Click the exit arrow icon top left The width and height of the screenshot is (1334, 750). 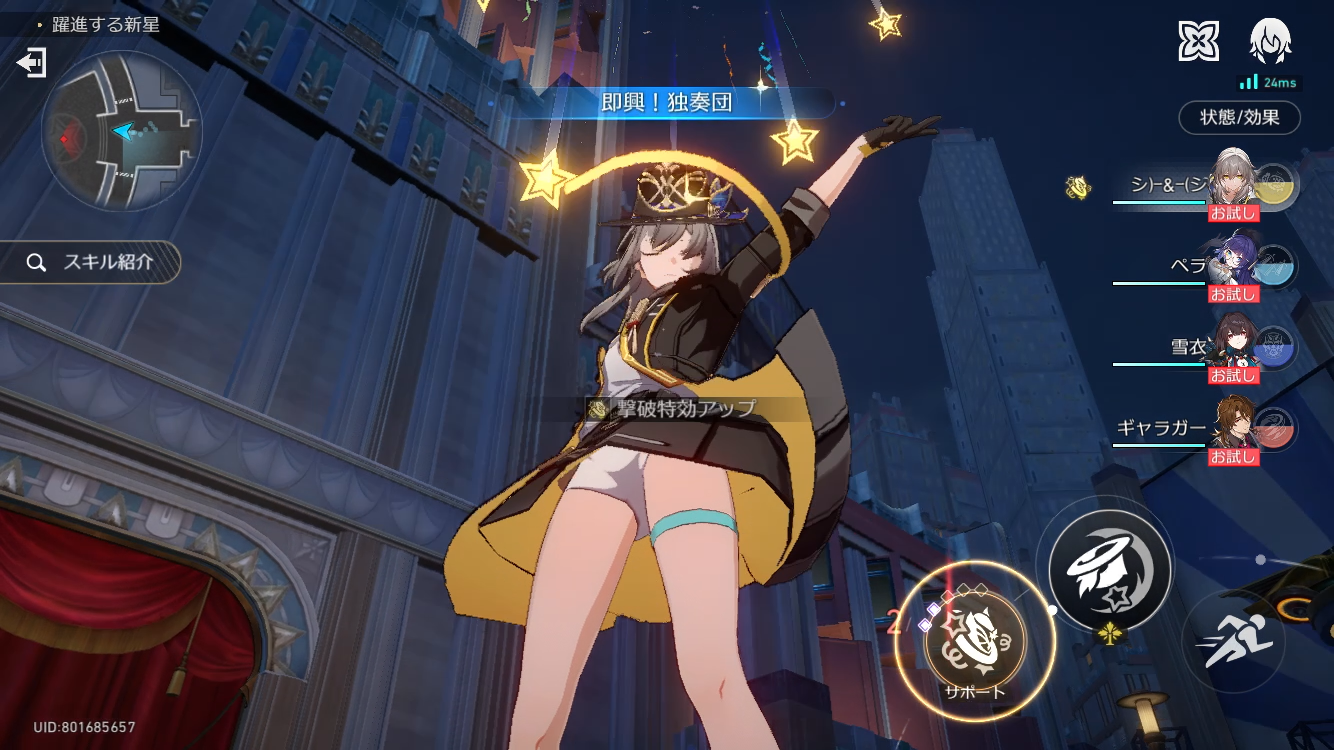tap(32, 62)
